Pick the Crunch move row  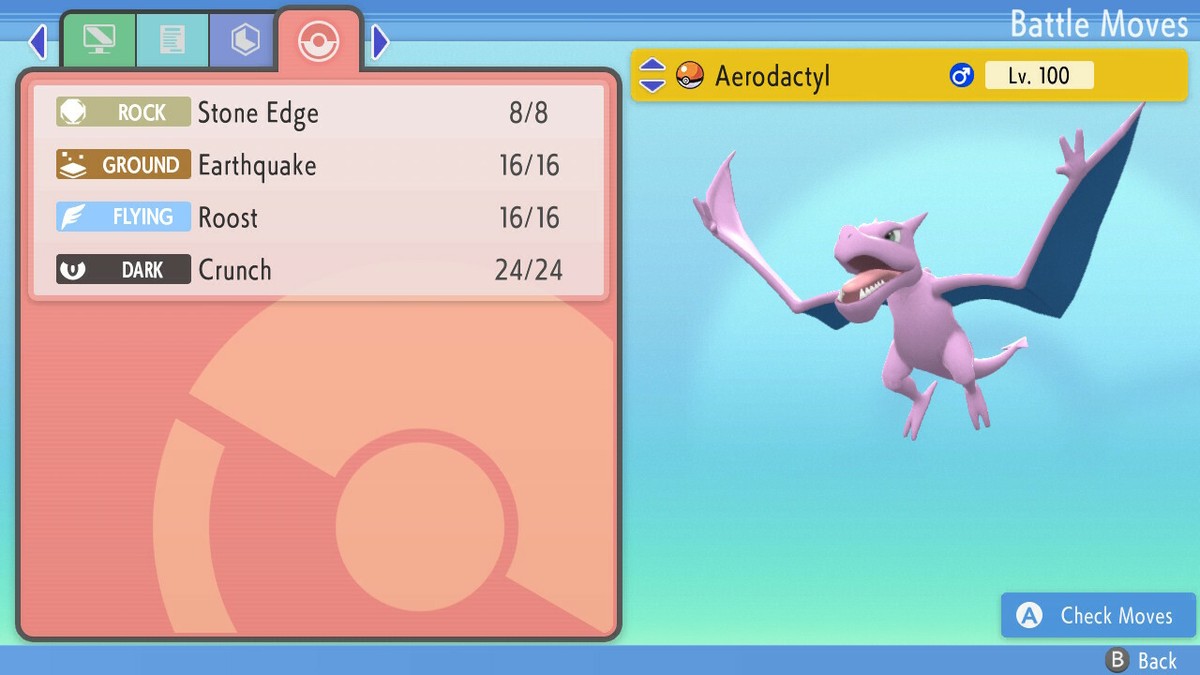coord(318,269)
